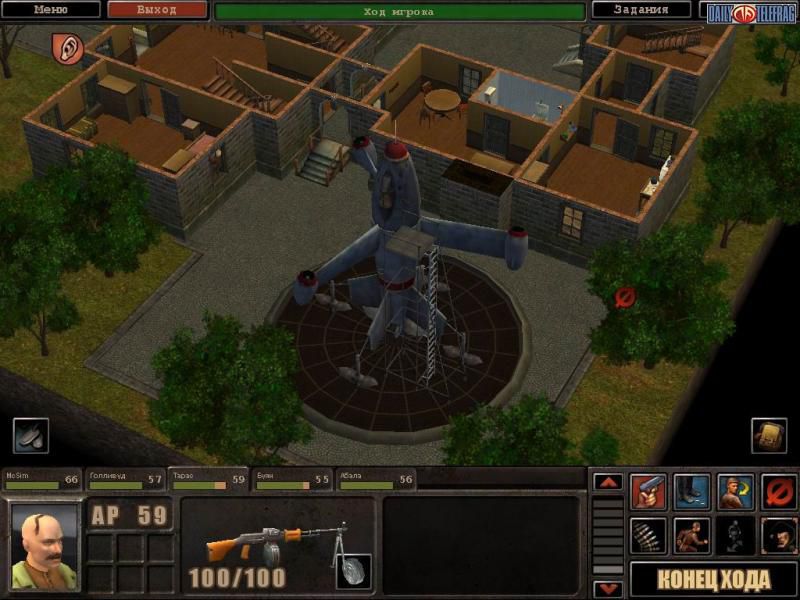Click the mustached character portrait
The image size is (800, 600).
click(45, 544)
